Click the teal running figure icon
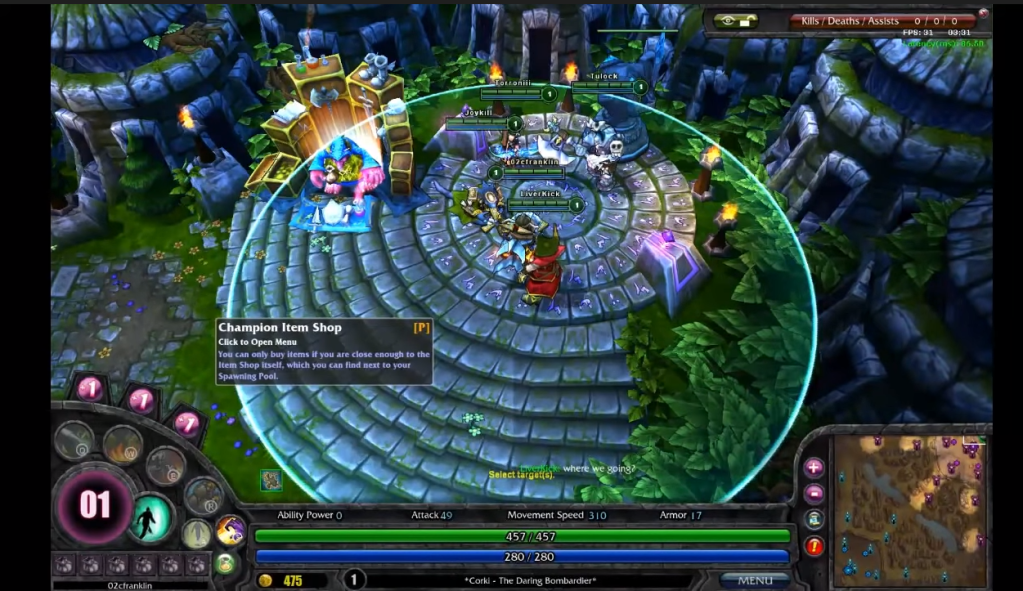 (151, 518)
